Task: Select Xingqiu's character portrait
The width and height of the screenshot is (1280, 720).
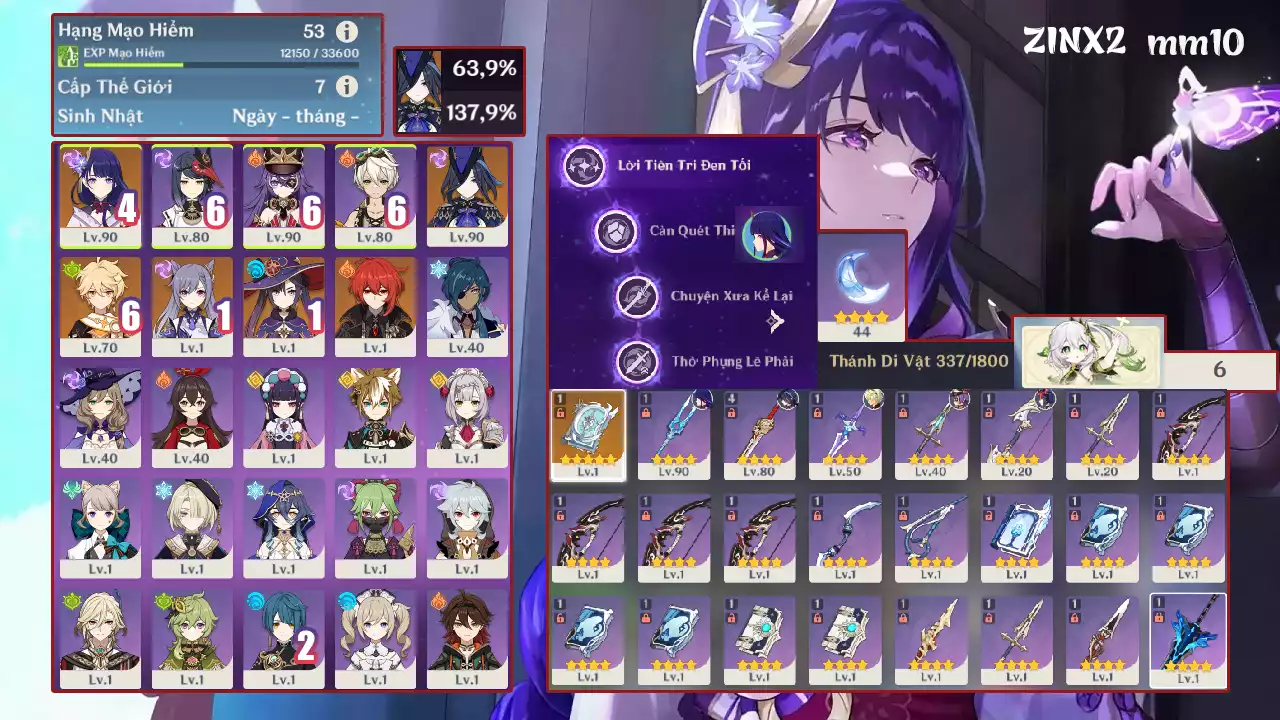Action: pyautogui.click(x=284, y=638)
